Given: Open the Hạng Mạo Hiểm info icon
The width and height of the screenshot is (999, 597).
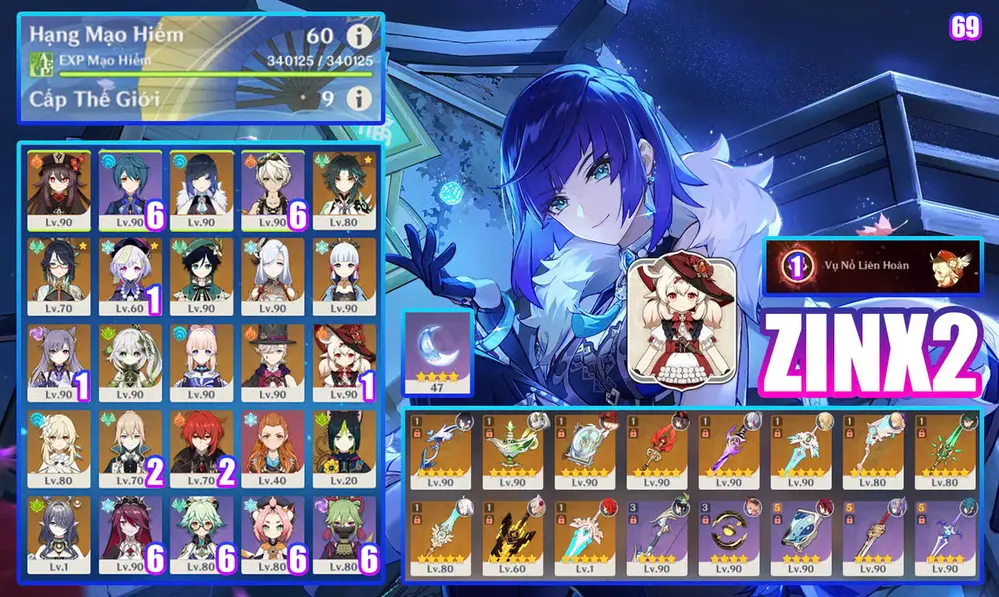Looking at the screenshot, I should 360,37.
